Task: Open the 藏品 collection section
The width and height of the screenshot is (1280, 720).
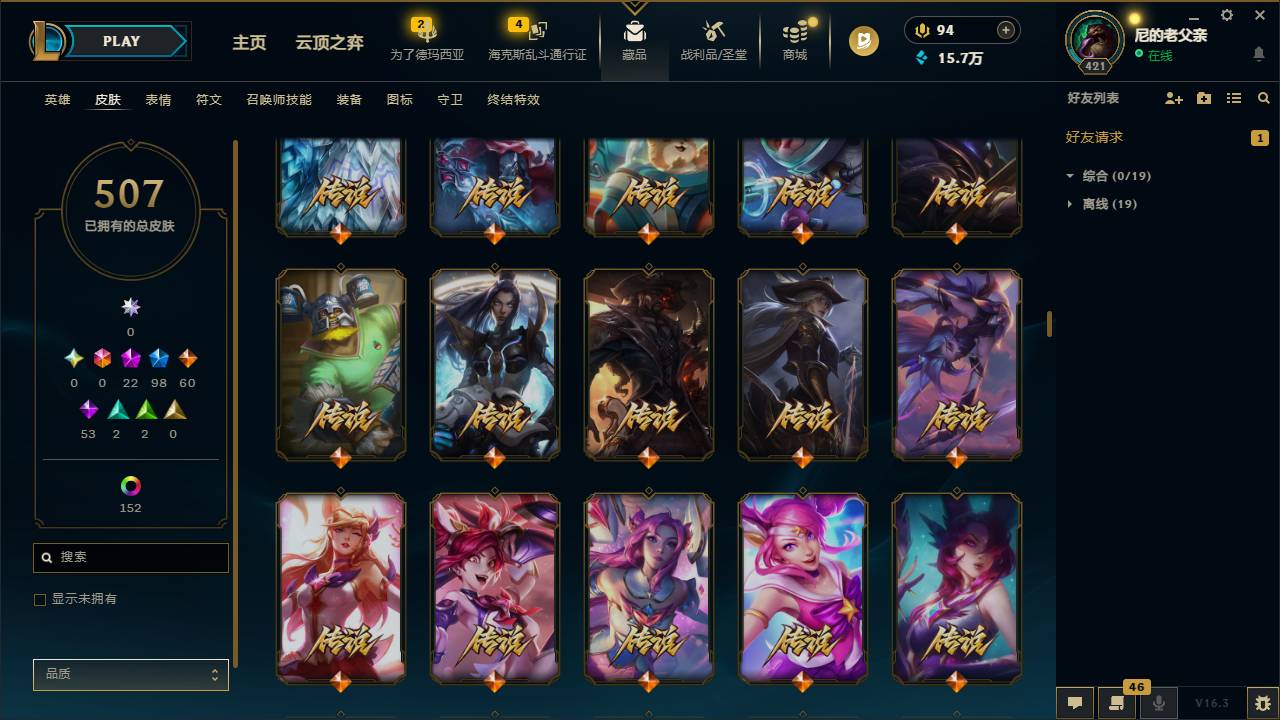Action: [635, 40]
